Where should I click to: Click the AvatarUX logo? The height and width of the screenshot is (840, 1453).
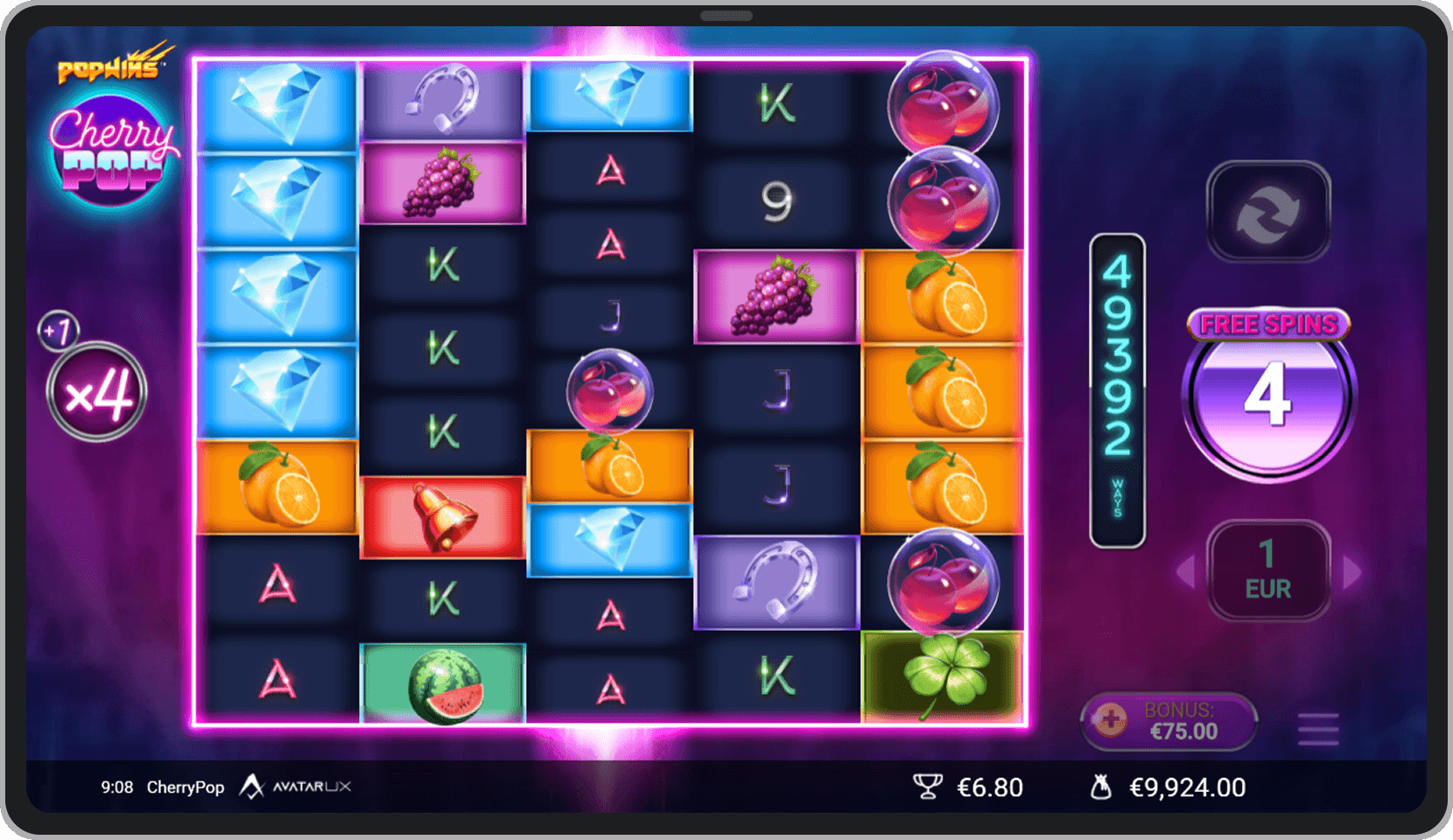click(x=298, y=787)
